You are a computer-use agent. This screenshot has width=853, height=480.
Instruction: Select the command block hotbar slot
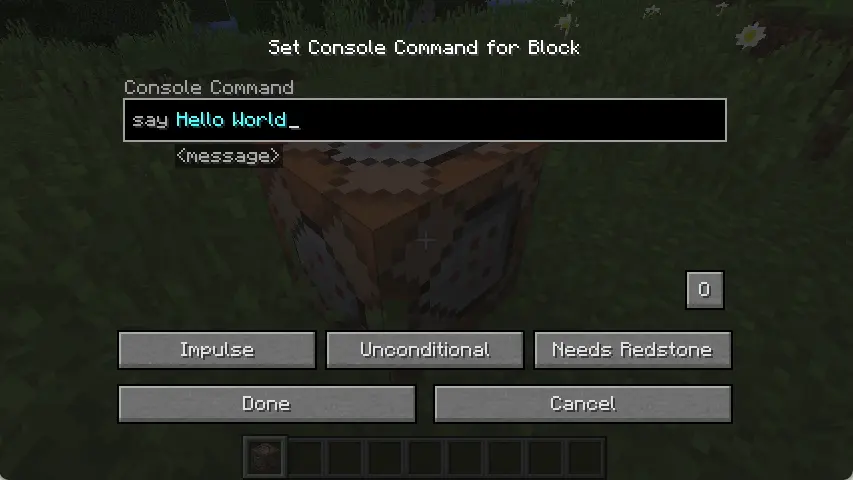pyautogui.click(x=266, y=457)
